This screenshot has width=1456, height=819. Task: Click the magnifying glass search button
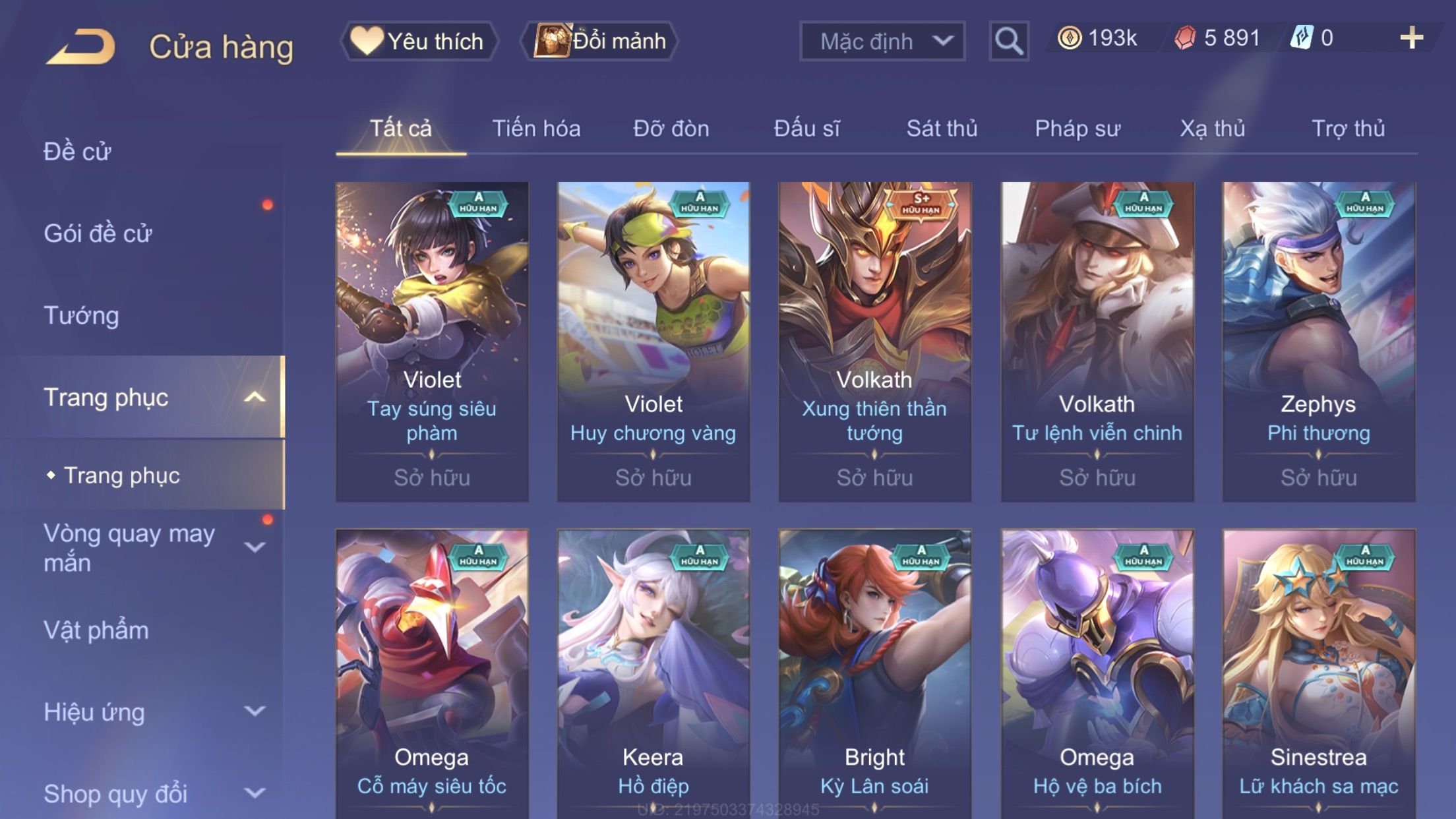click(x=1008, y=41)
